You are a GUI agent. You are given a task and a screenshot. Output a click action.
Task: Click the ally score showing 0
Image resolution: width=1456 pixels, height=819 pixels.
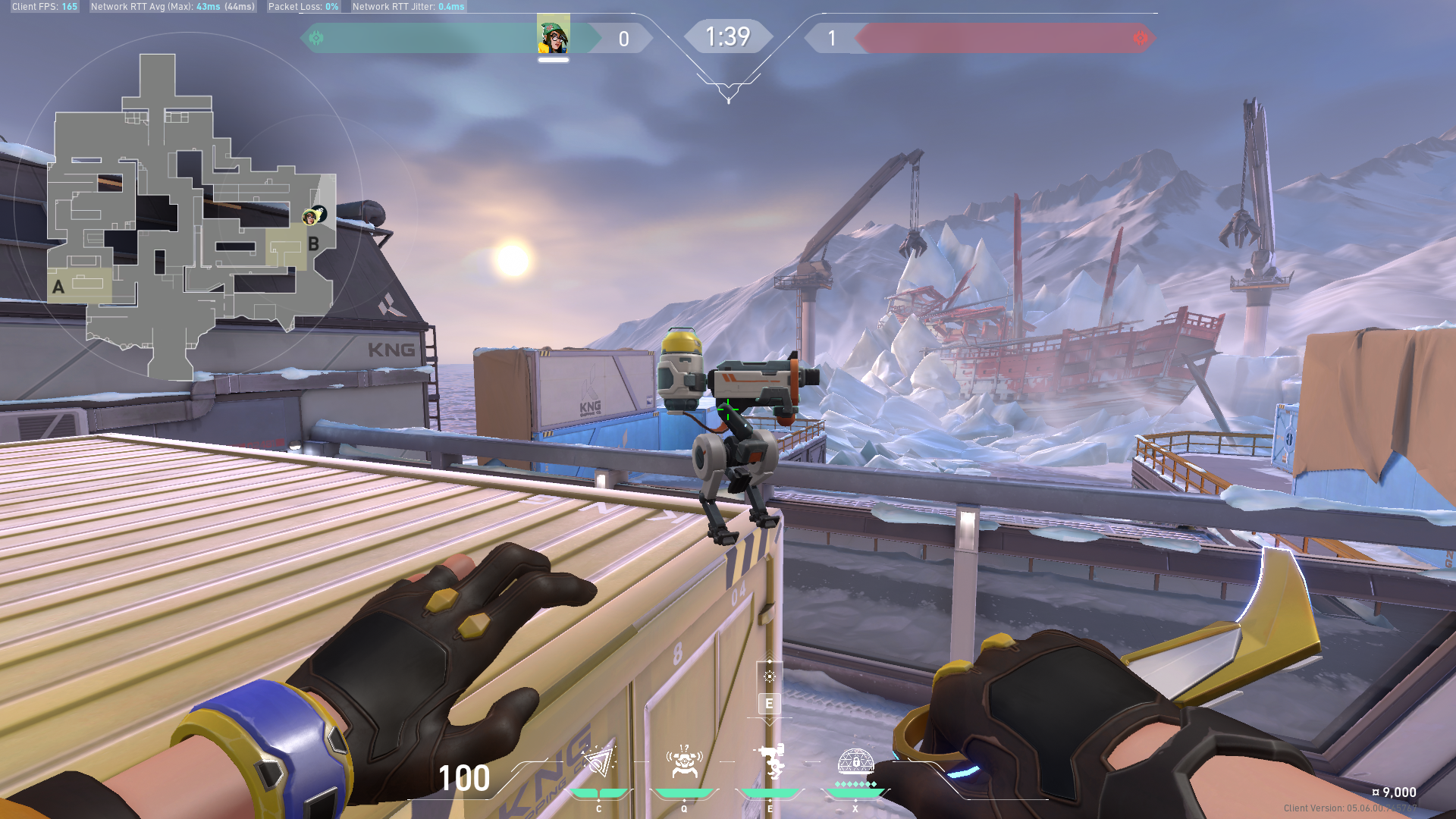pyautogui.click(x=623, y=39)
